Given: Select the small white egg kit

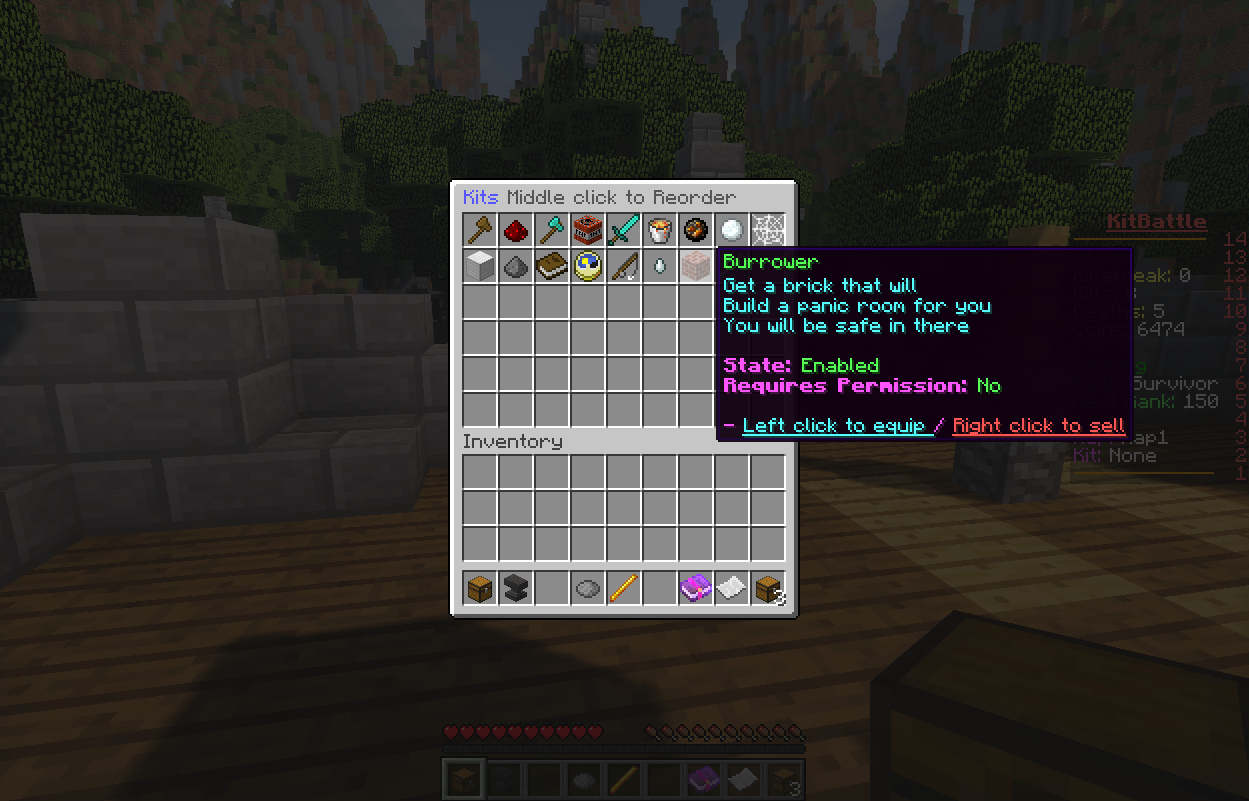Looking at the screenshot, I should (660, 266).
